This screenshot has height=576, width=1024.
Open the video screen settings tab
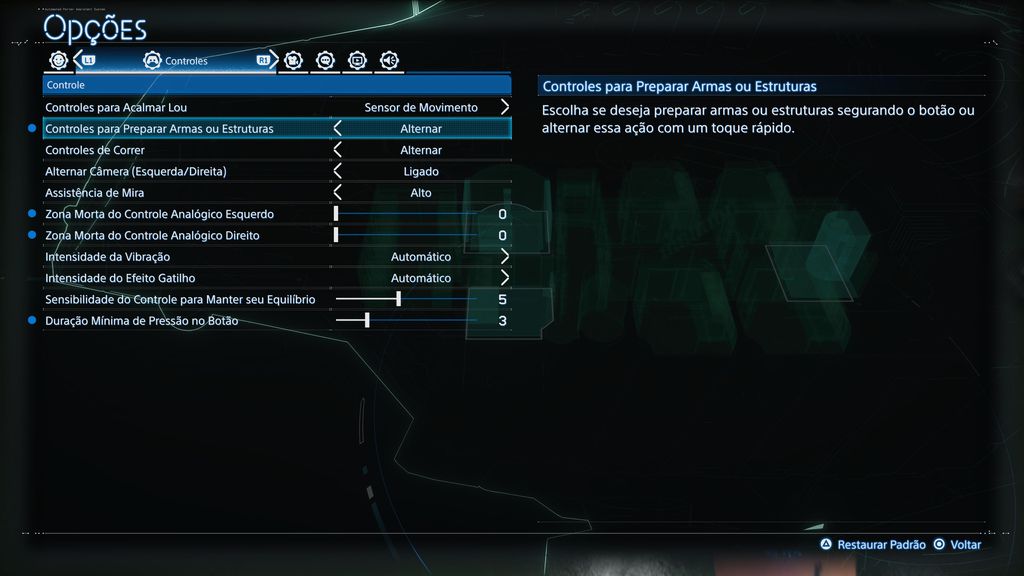pyautogui.click(x=357, y=60)
